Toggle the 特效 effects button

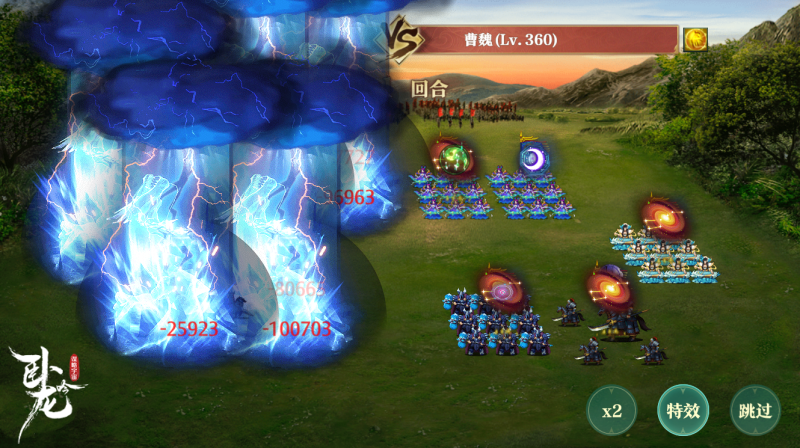683,410
